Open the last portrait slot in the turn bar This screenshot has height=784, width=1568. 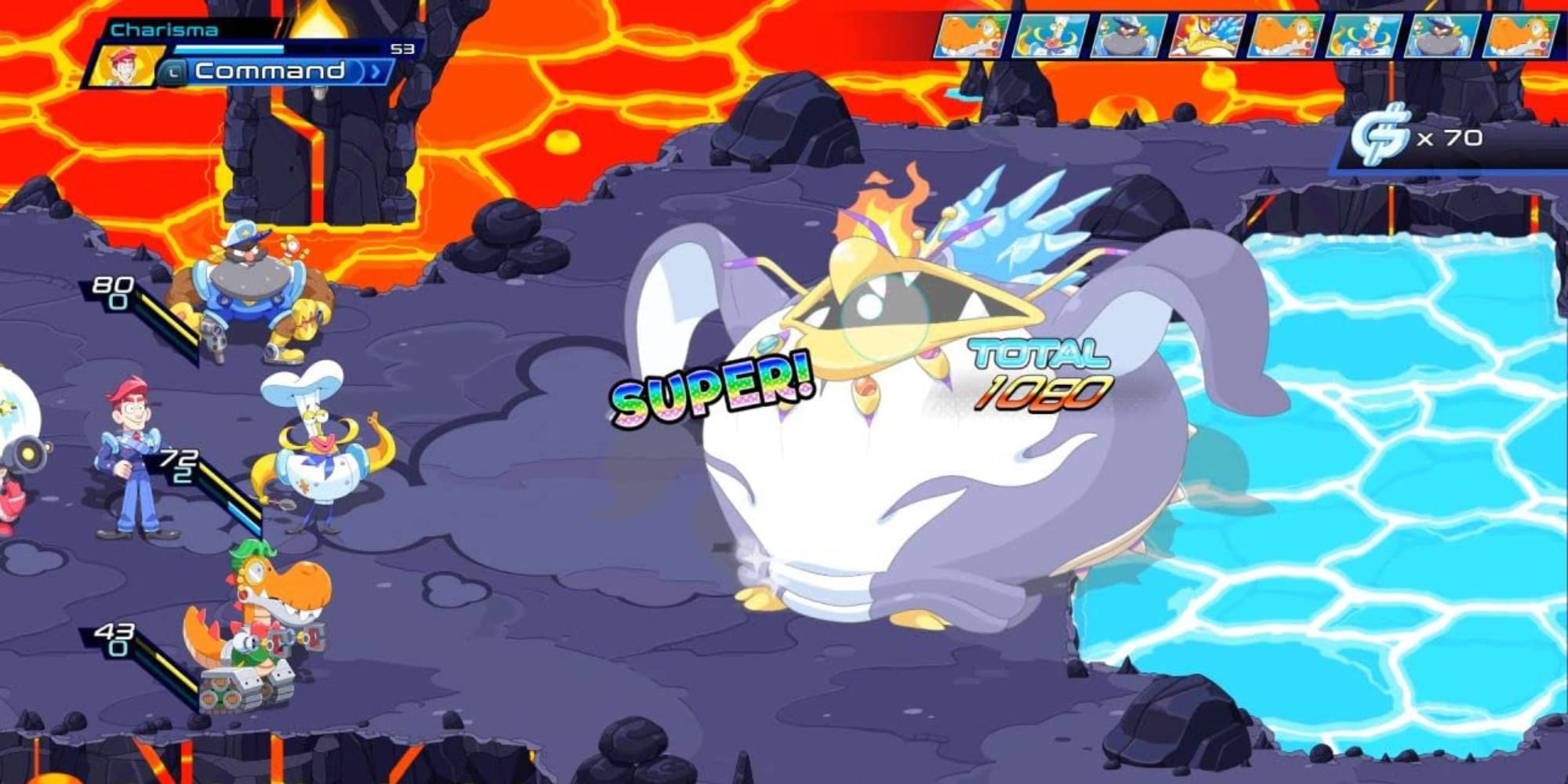point(1521,35)
